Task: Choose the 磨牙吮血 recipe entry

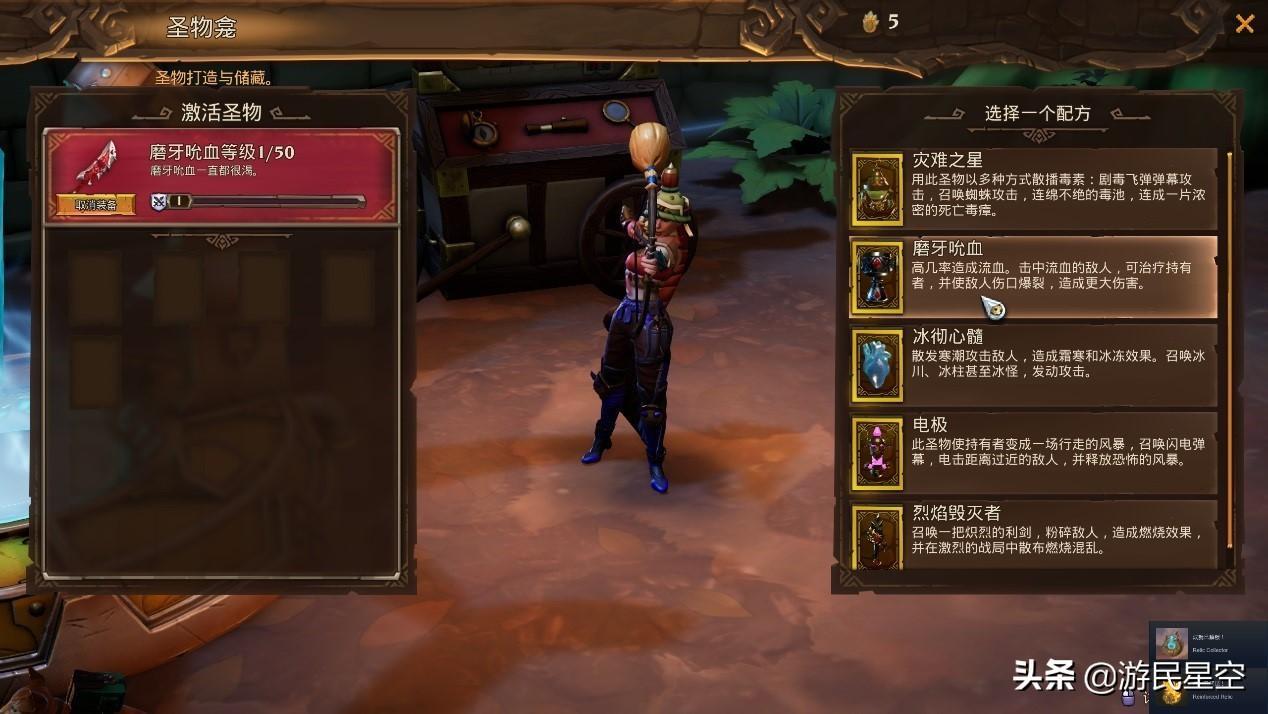Action: pyautogui.click(x=1033, y=276)
